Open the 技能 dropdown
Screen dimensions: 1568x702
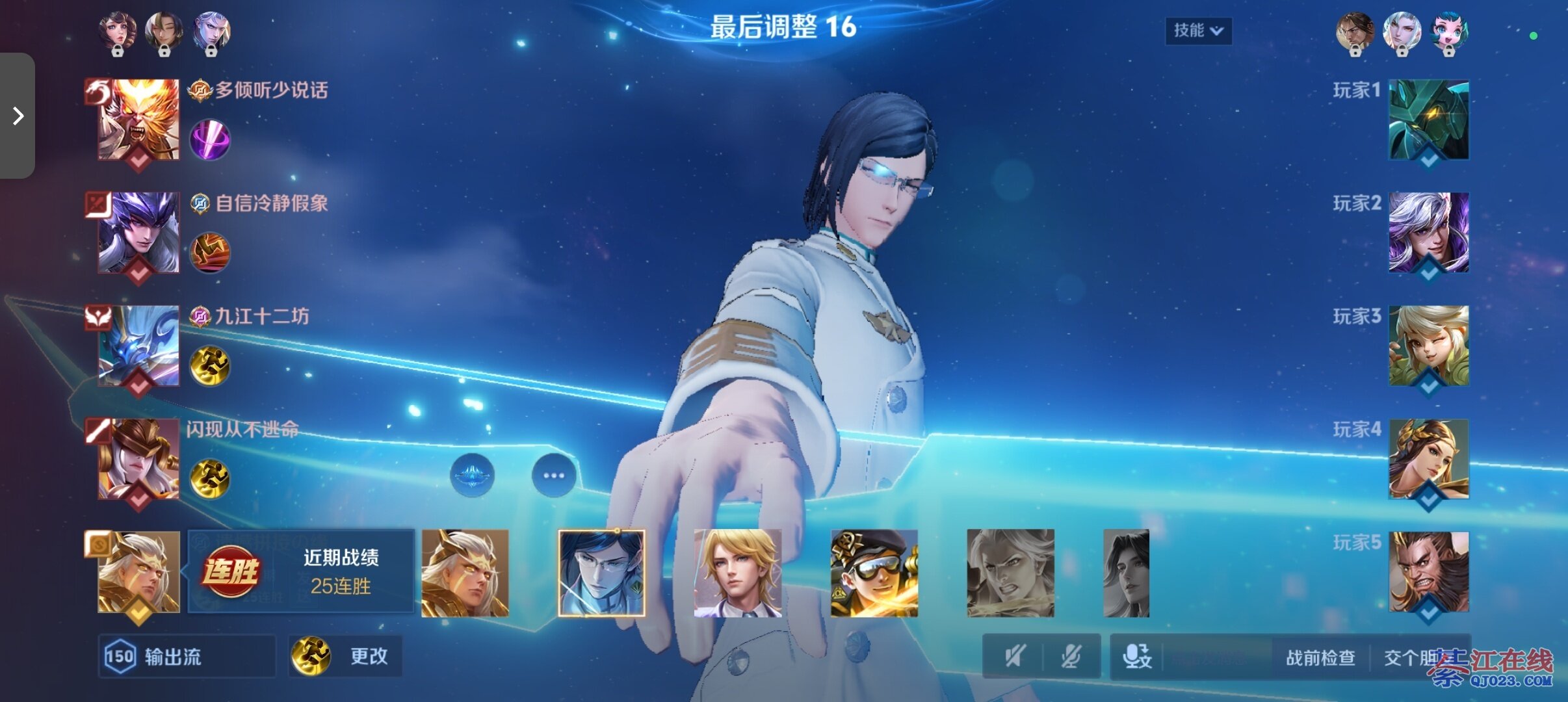(x=1198, y=31)
